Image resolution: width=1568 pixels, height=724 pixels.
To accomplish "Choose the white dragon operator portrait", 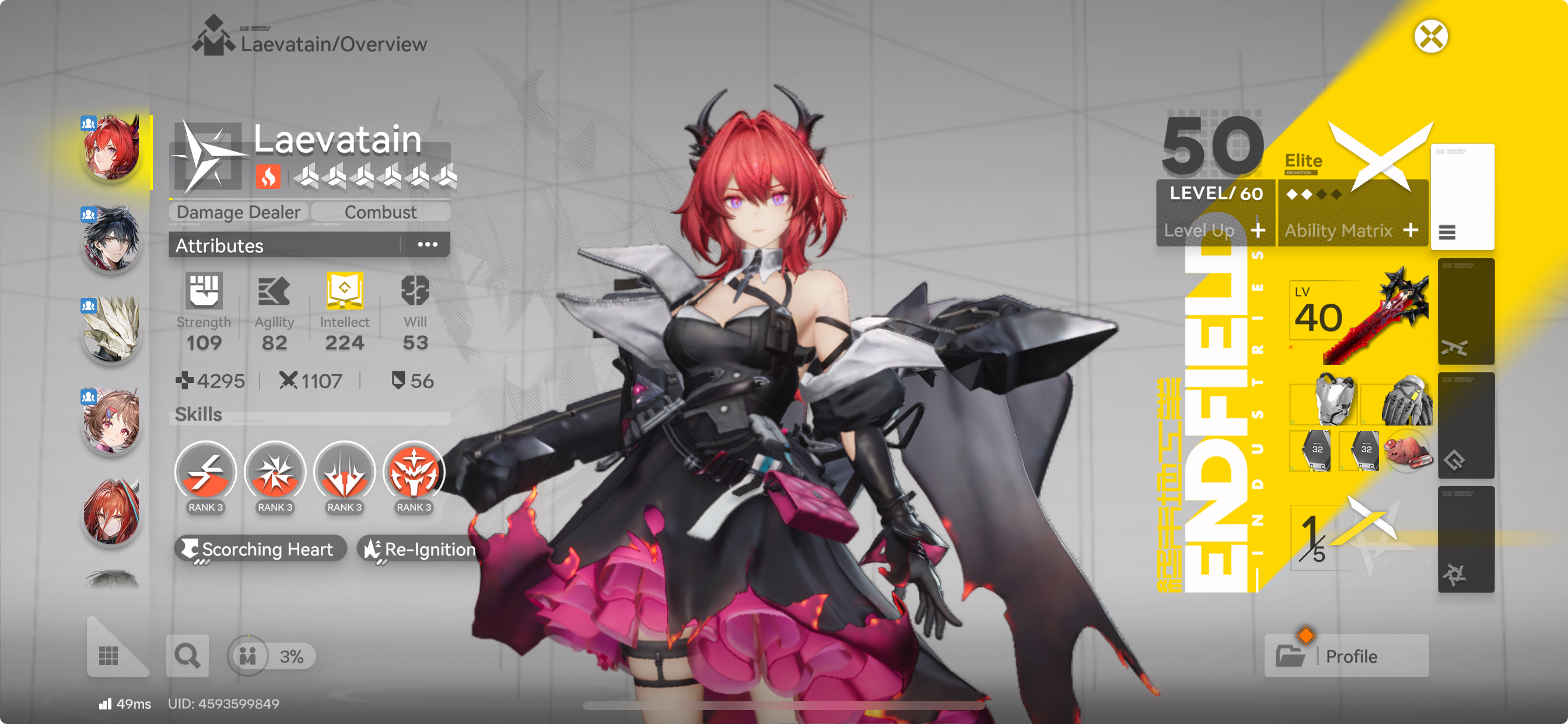I will [x=112, y=329].
